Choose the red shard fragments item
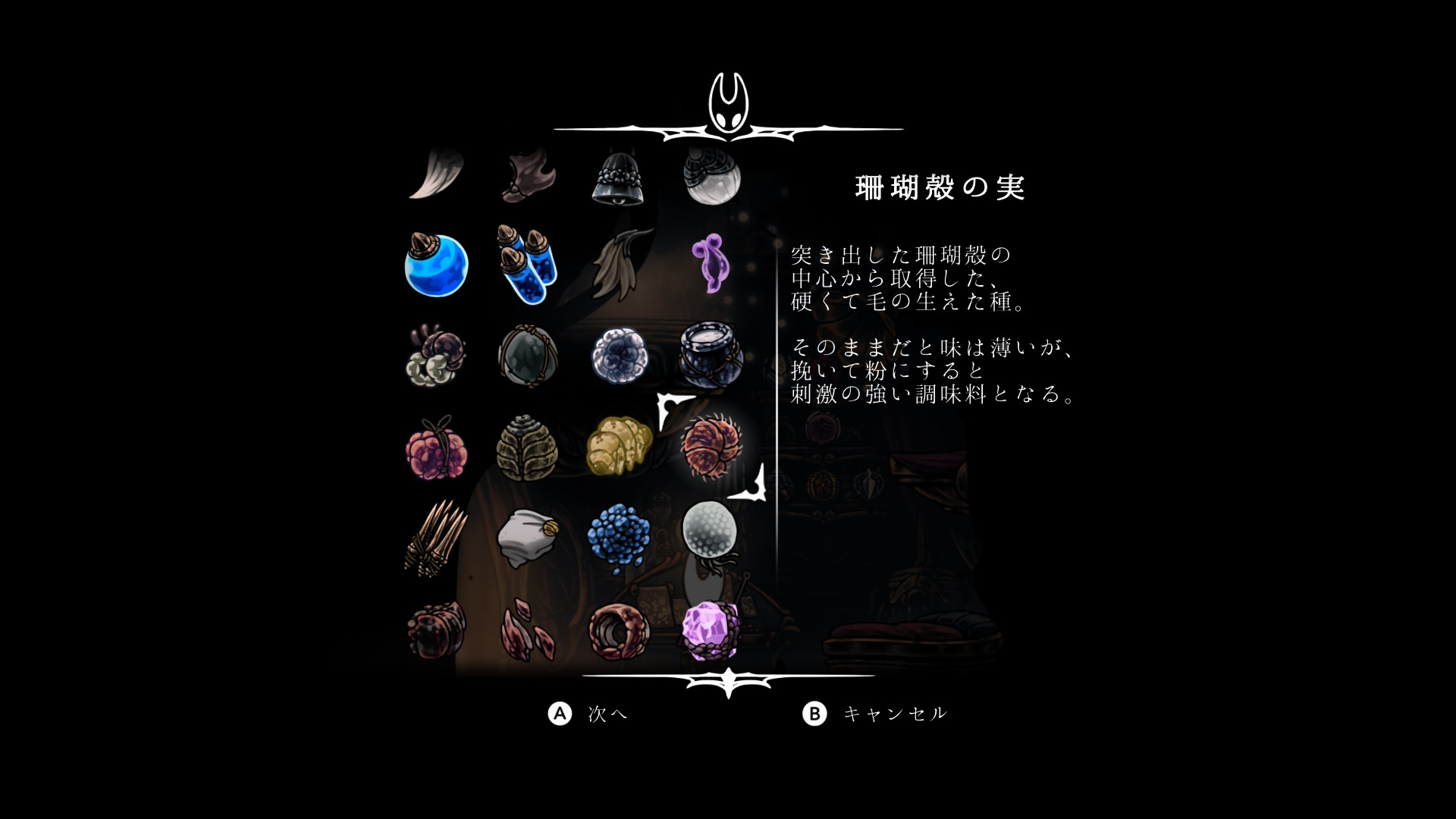 pyautogui.click(x=528, y=630)
